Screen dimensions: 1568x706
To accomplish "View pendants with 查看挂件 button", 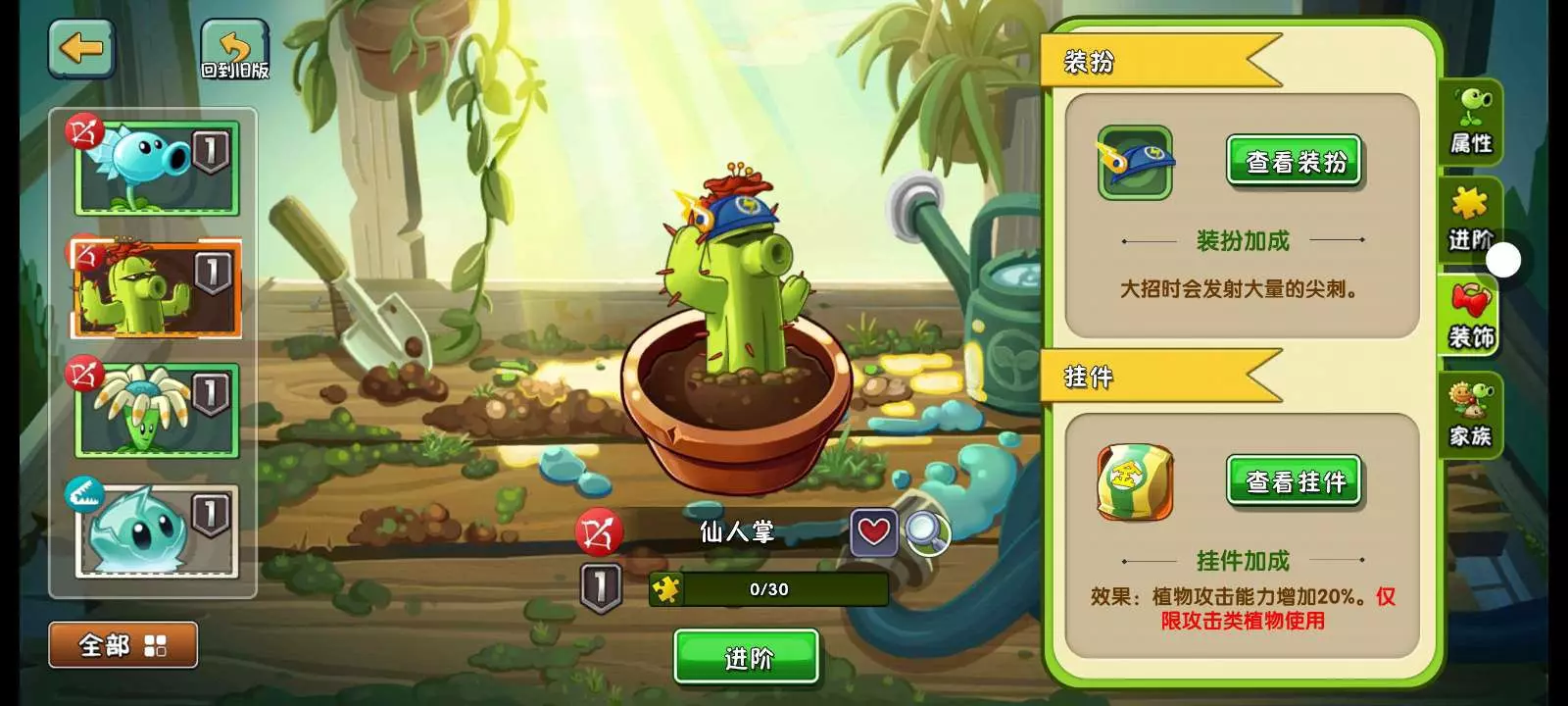I will coord(1295,480).
